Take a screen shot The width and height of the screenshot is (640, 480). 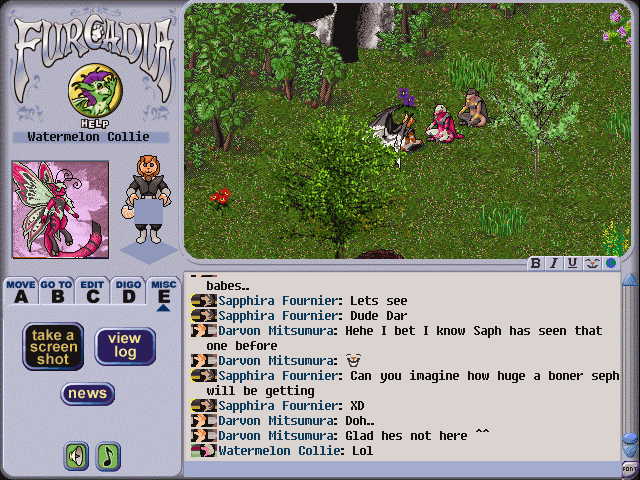[53, 346]
